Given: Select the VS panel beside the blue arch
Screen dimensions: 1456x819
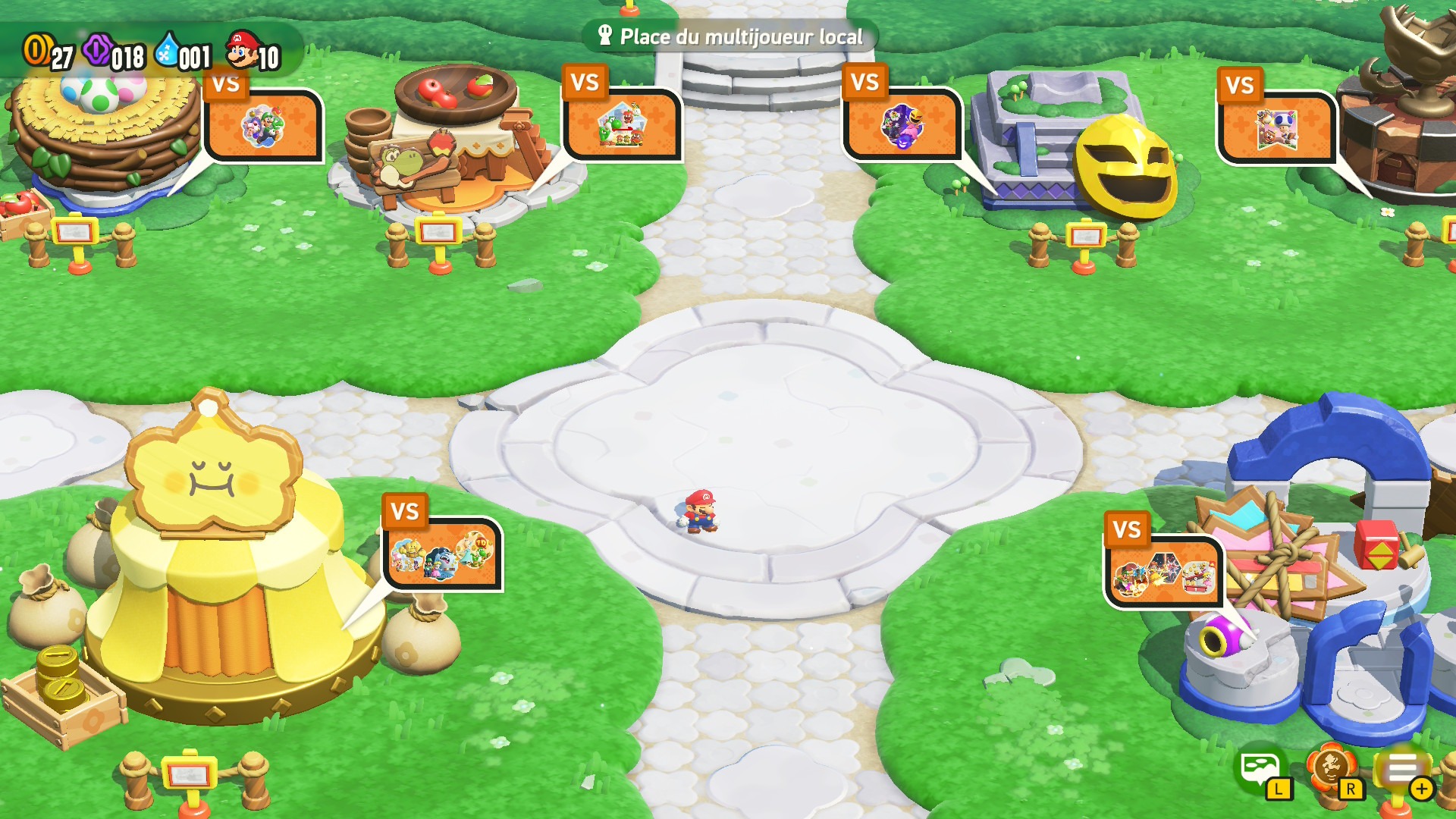Looking at the screenshot, I should [1163, 573].
